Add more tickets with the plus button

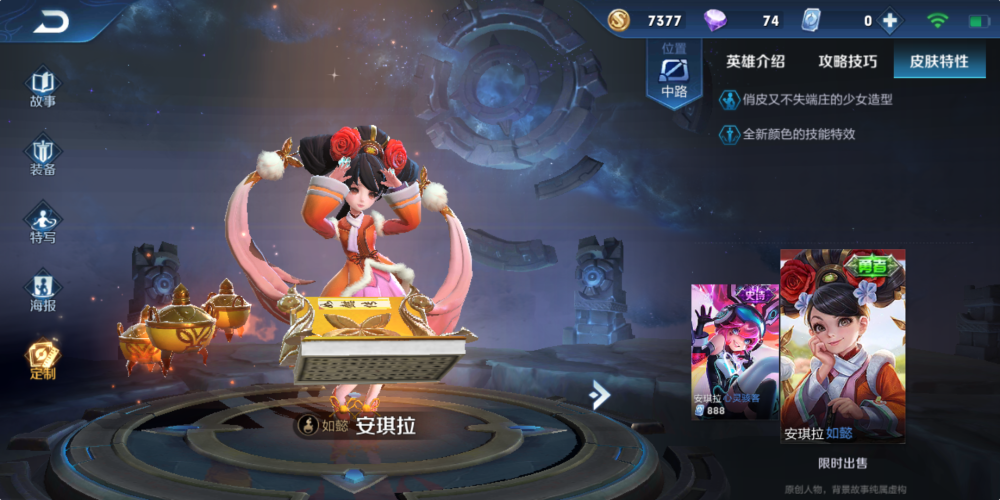coord(888,21)
